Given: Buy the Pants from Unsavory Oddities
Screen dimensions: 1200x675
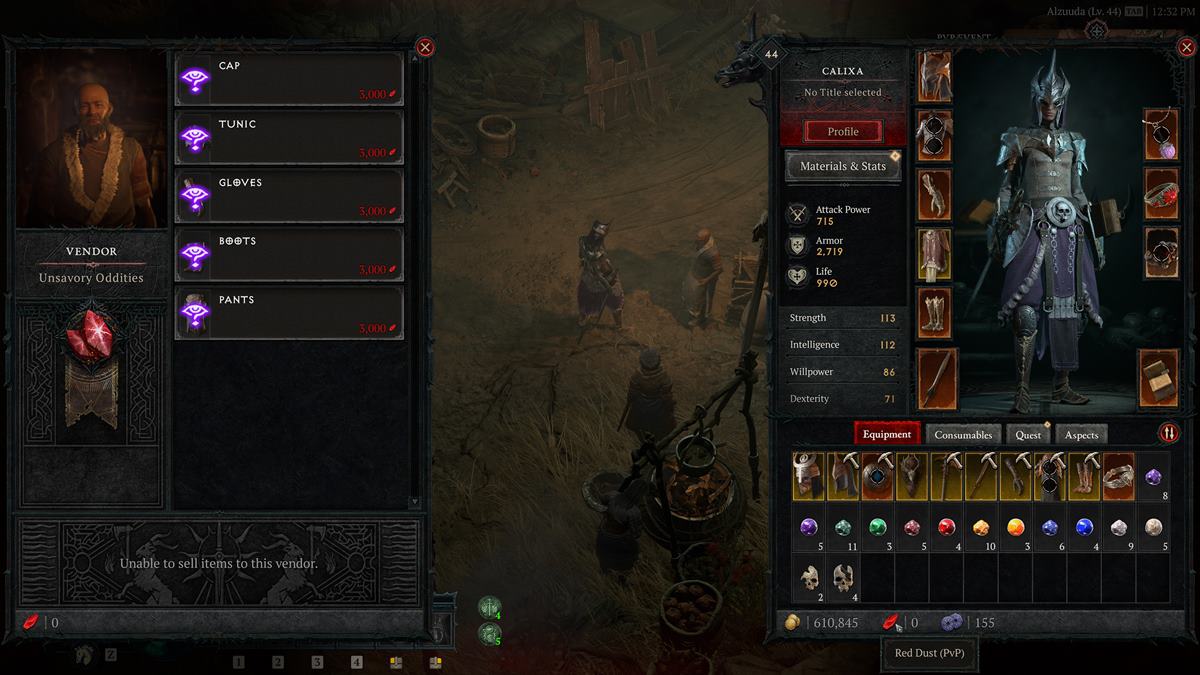Looking at the screenshot, I should pyautogui.click(x=289, y=313).
